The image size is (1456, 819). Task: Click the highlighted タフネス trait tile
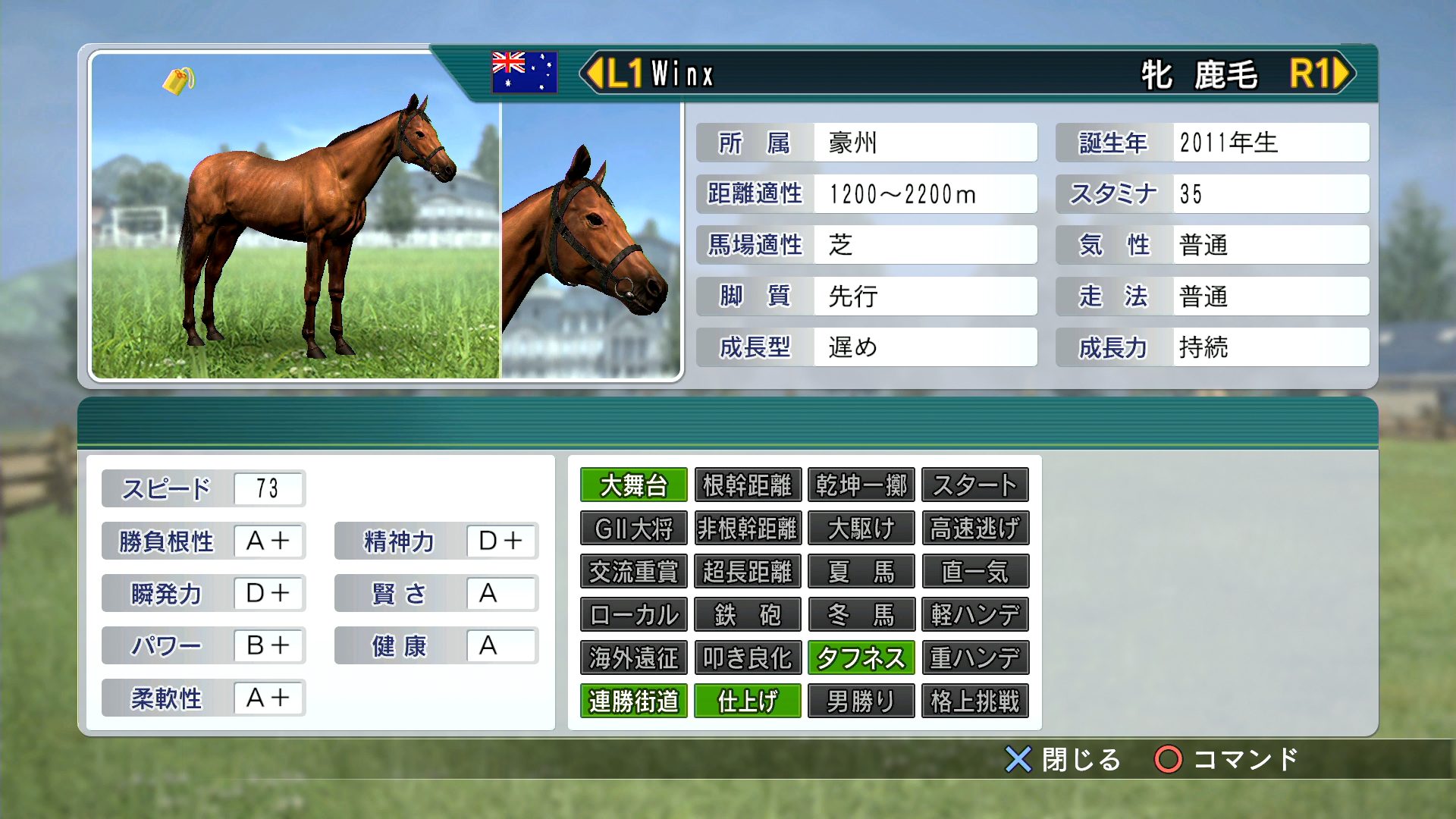click(861, 658)
